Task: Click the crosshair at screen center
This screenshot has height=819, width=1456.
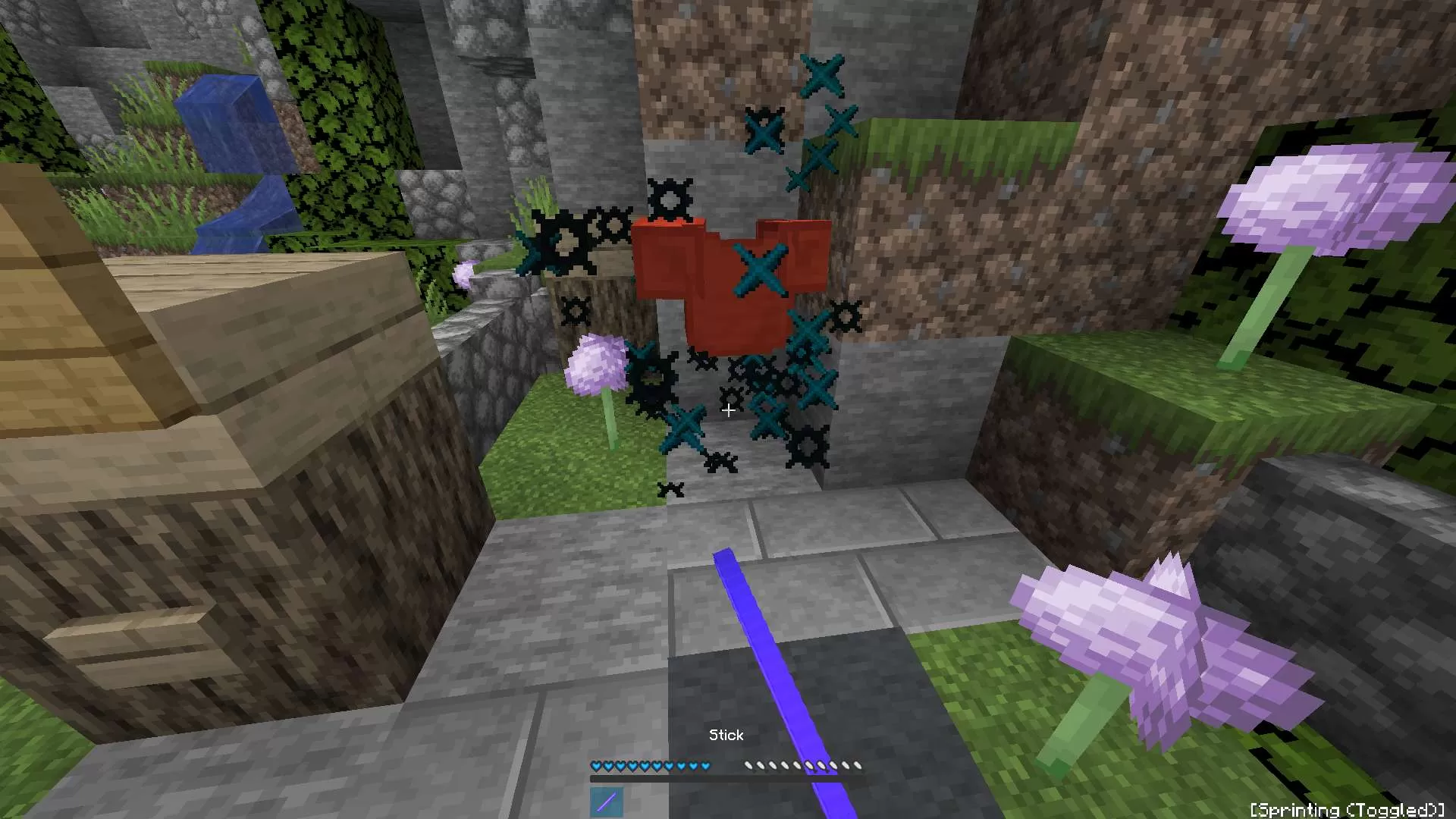Action: pyautogui.click(x=728, y=409)
